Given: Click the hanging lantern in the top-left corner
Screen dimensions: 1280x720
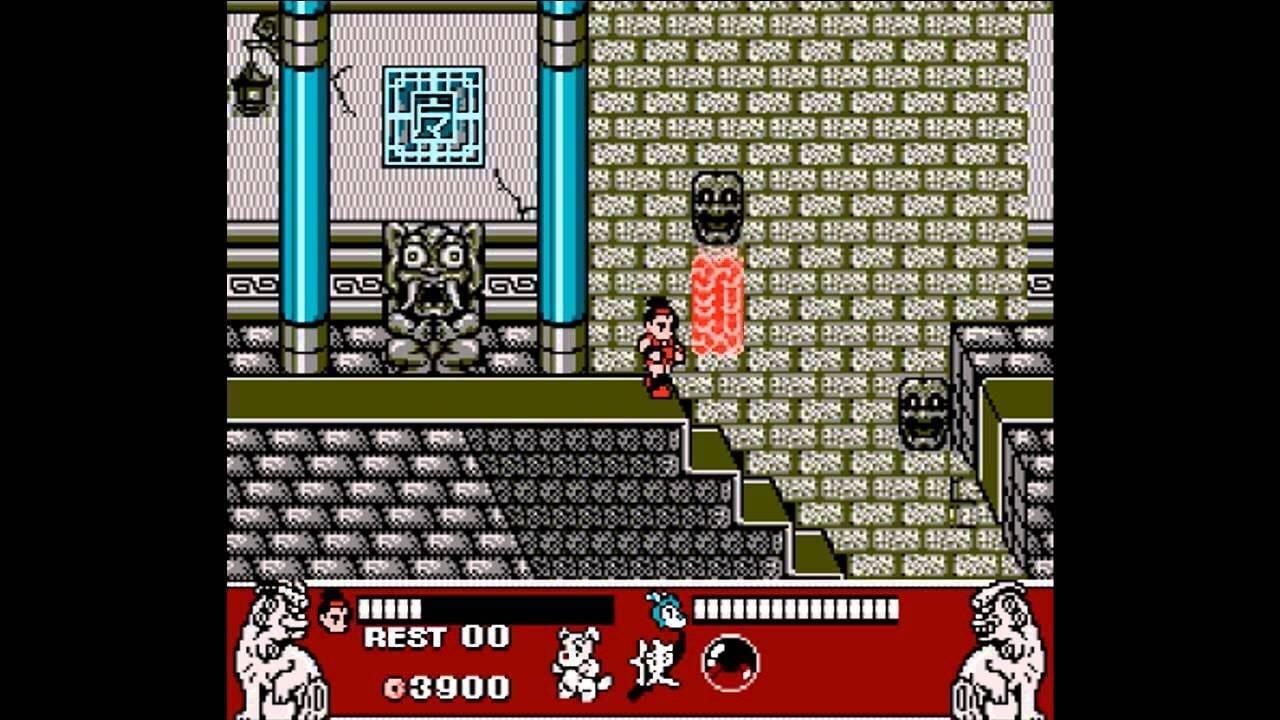Looking at the screenshot, I should pyautogui.click(x=252, y=88).
